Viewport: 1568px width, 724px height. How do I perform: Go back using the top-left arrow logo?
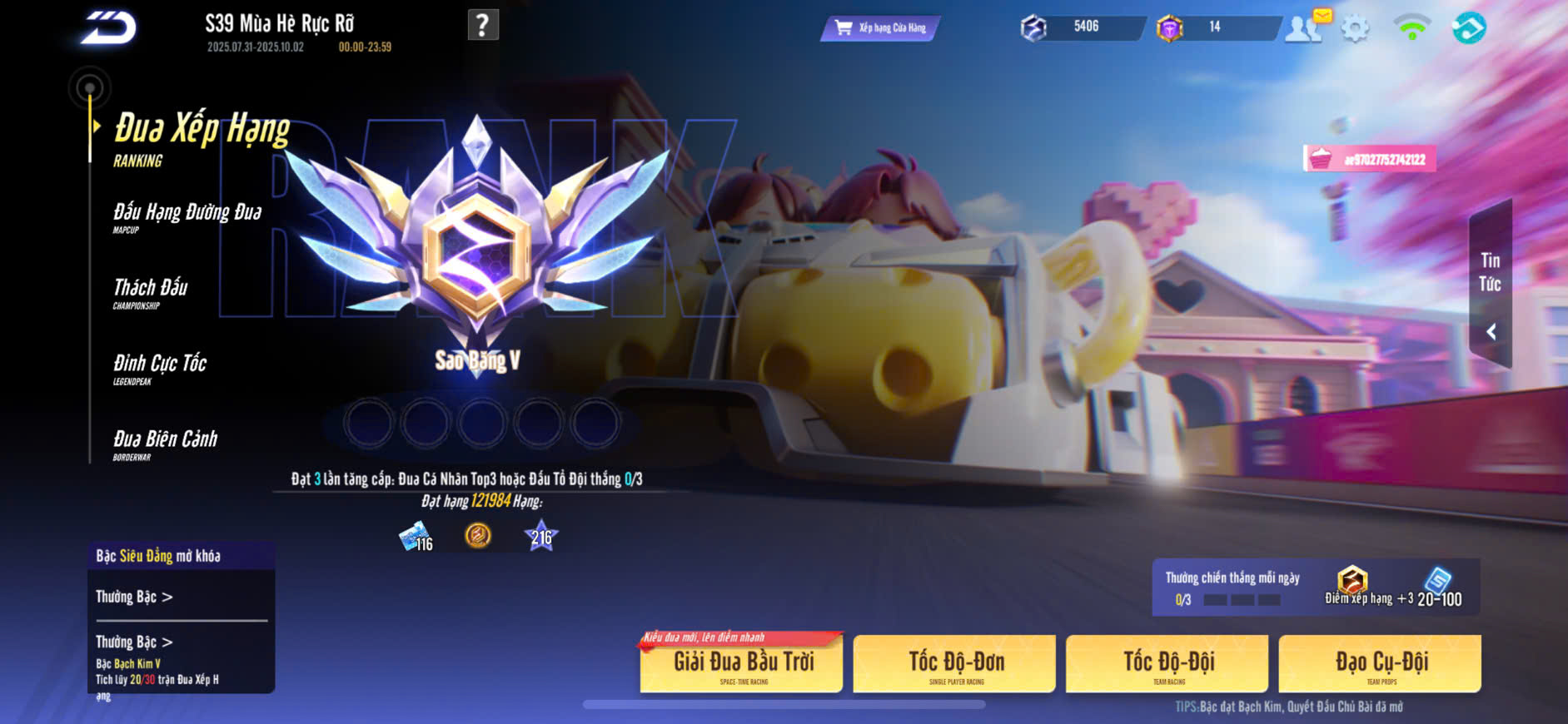(x=109, y=27)
